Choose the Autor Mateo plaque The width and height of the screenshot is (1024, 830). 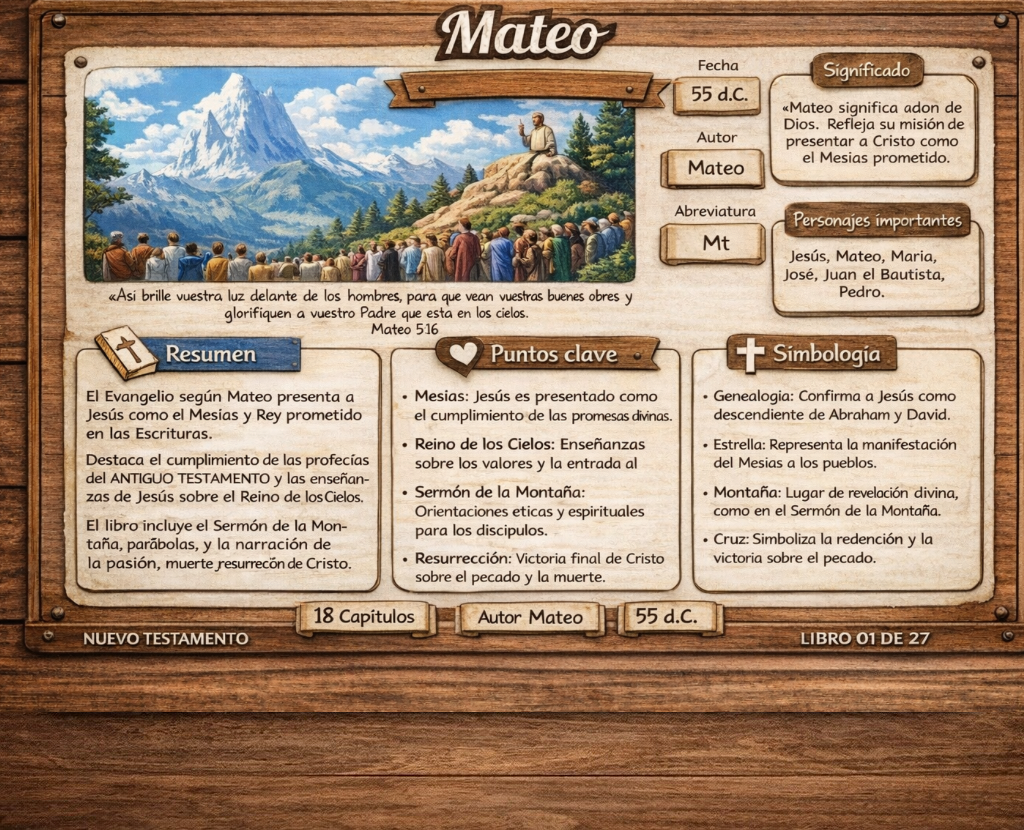[x=530, y=618]
